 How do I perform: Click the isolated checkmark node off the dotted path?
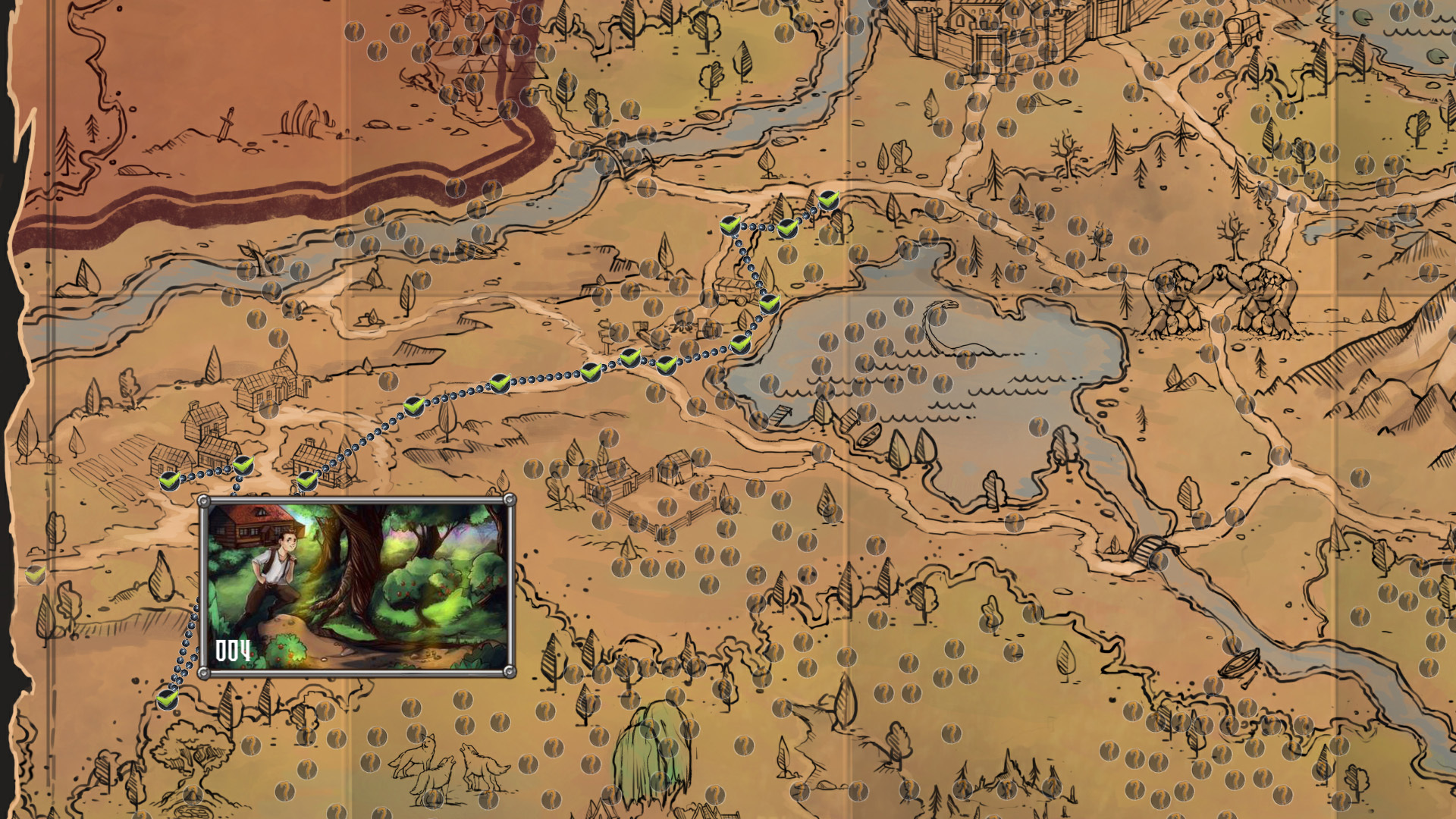click(35, 576)
